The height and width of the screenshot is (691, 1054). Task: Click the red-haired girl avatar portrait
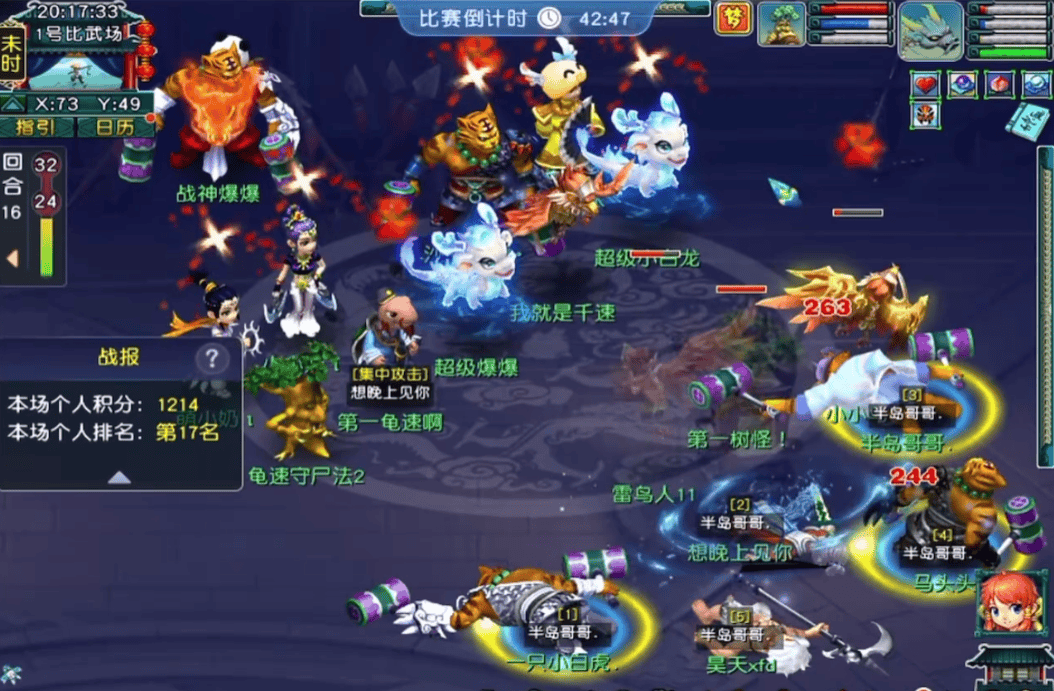[x=1006, y=604]
